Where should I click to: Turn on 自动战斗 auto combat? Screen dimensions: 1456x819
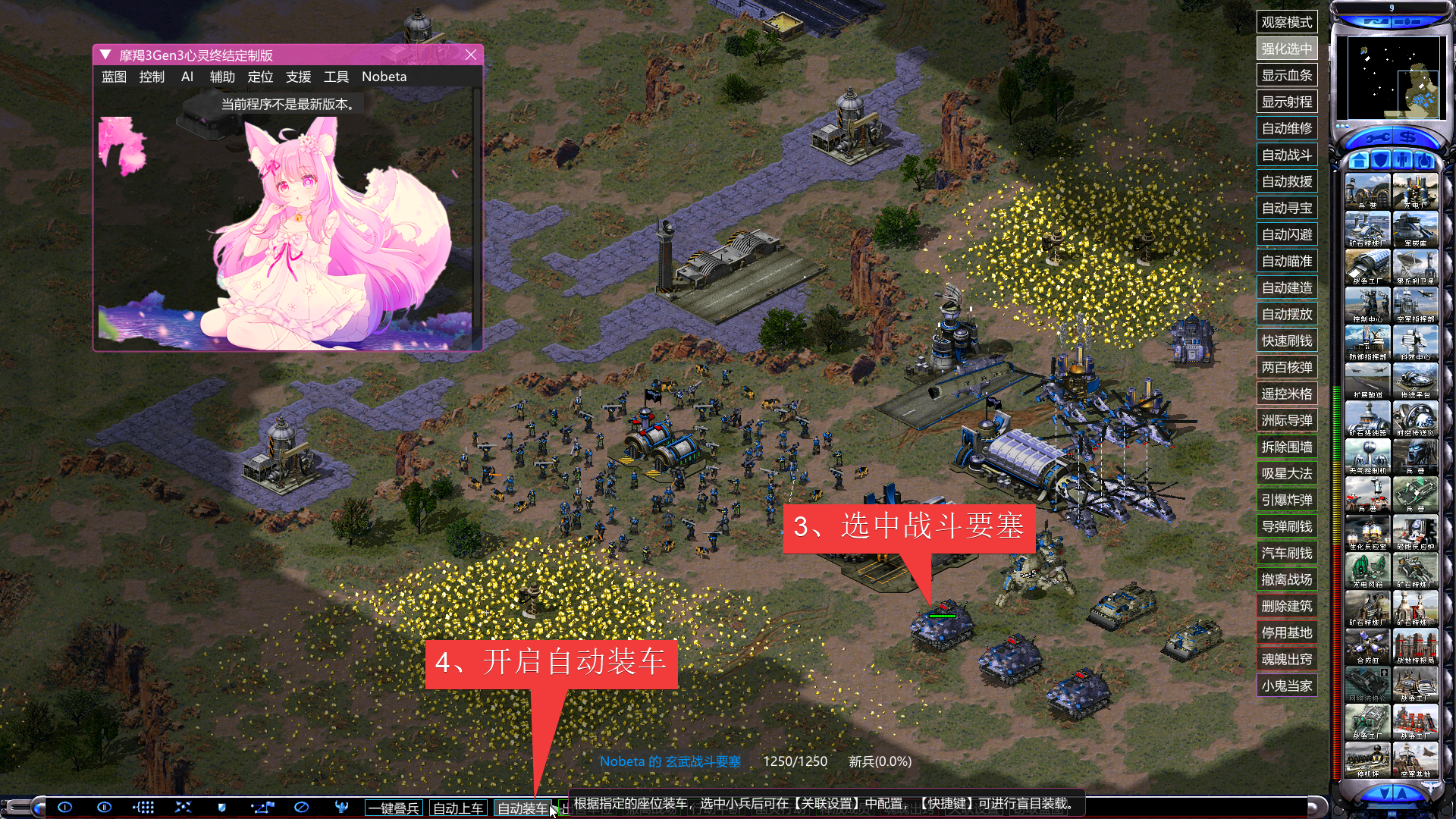[1287, 155]
